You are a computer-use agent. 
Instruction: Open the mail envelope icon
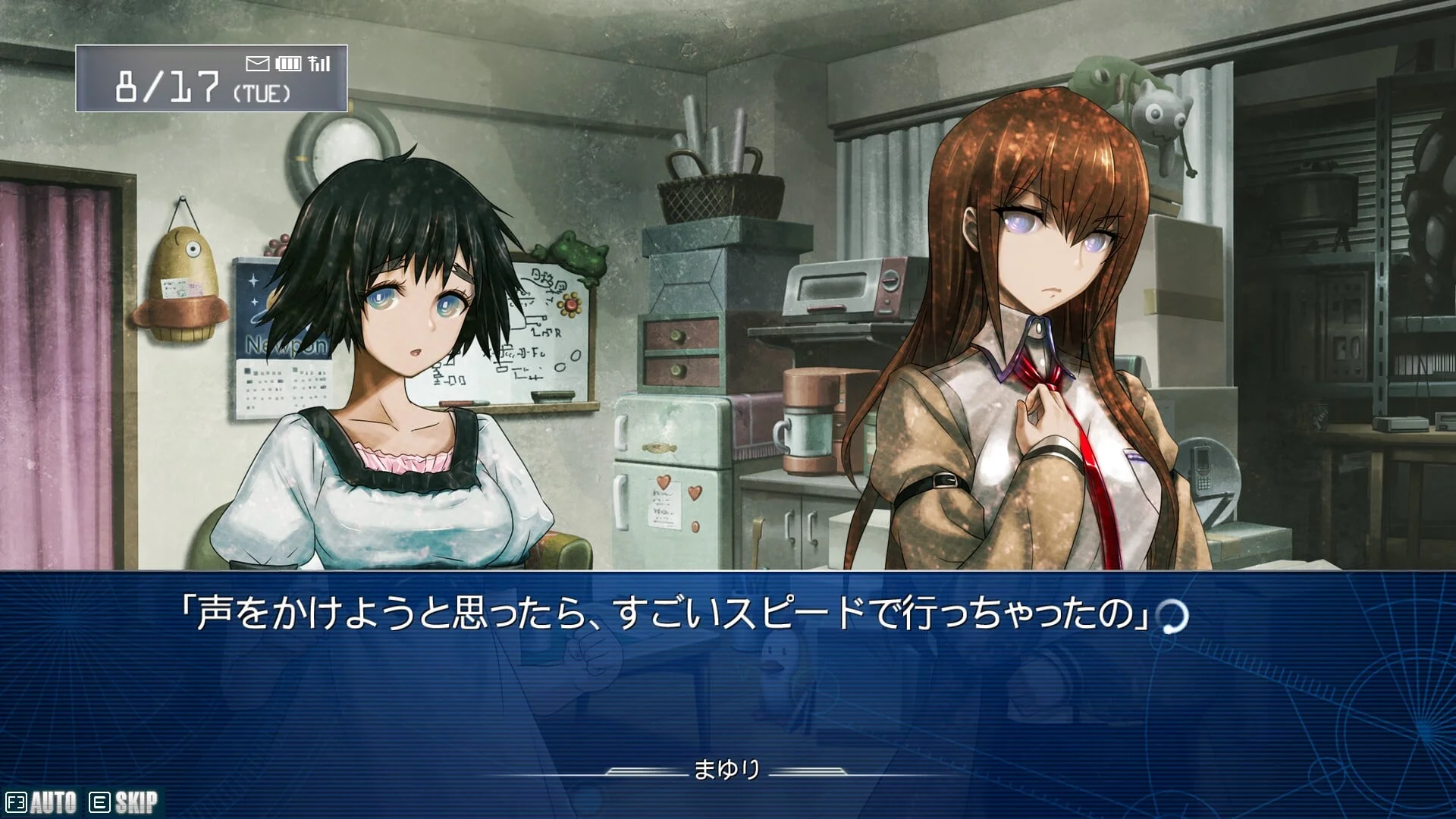point(258,63)
